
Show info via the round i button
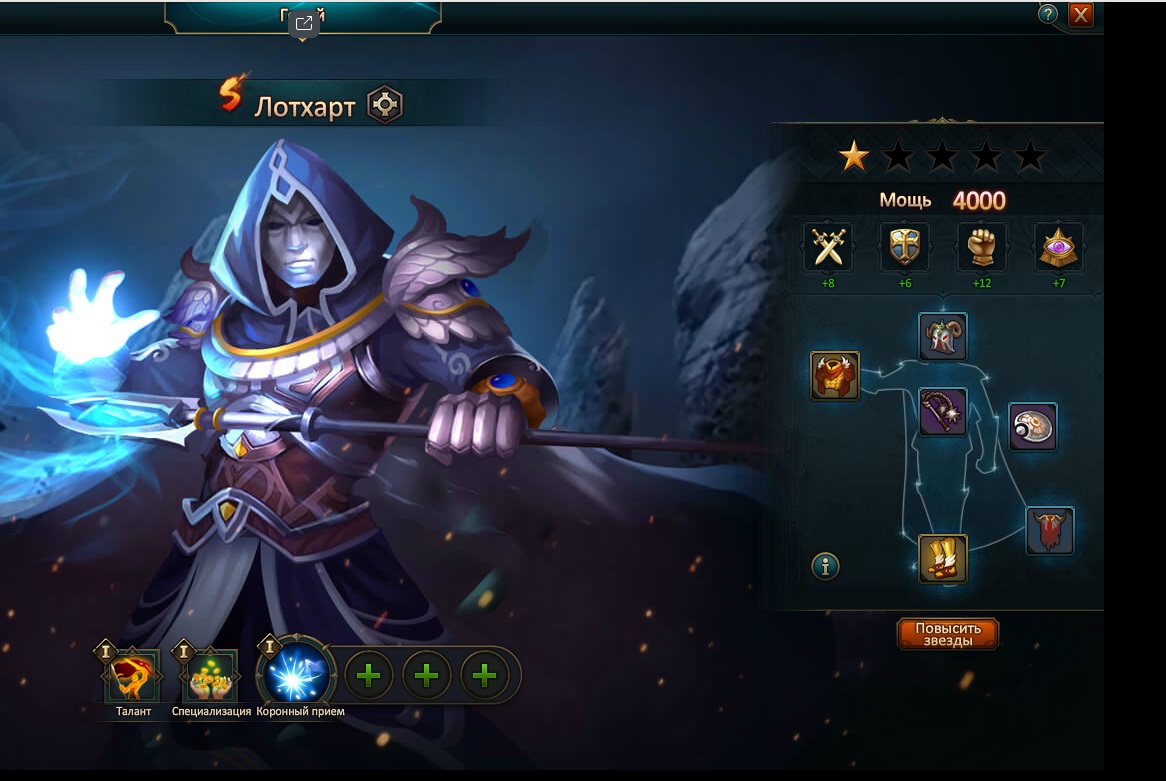825,567
